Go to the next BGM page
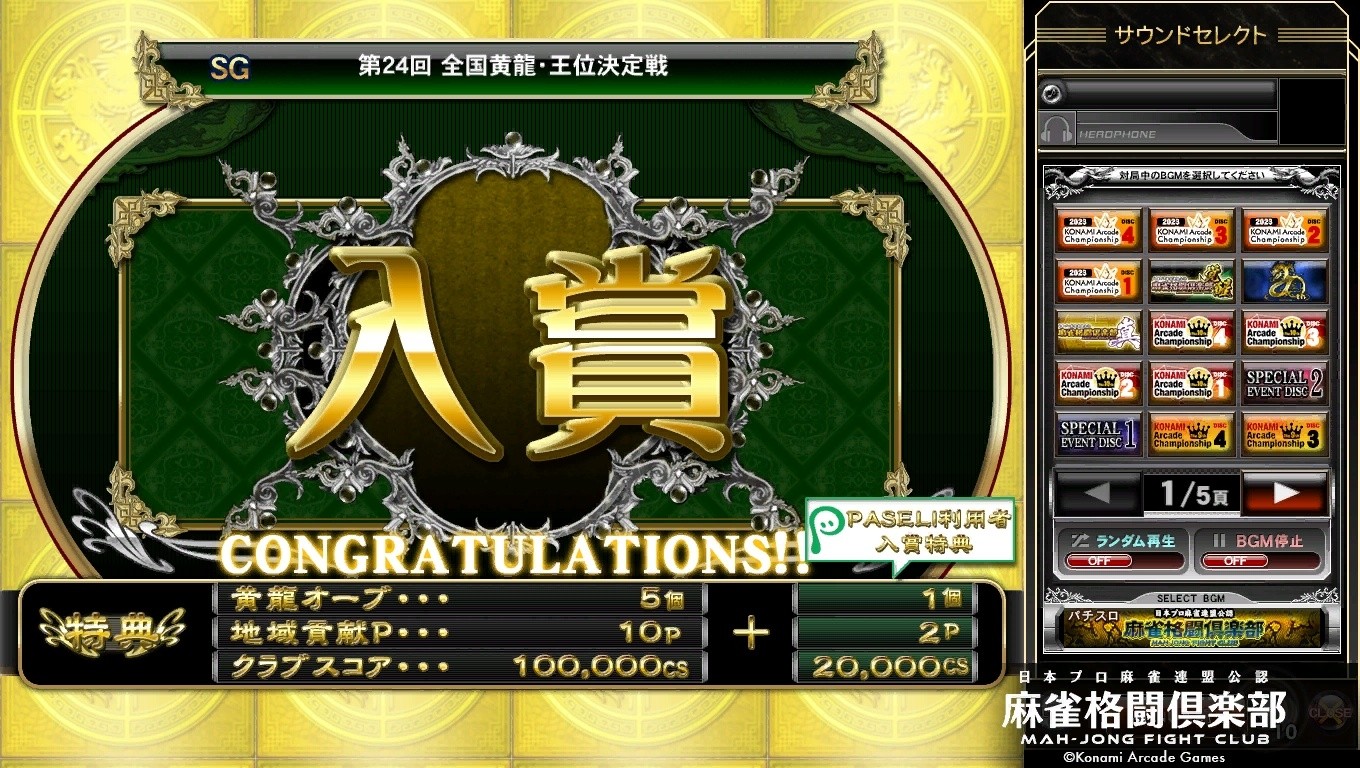Viewport: 1360px width, 768px height. pyautogui.click(x=1286, y=492)
